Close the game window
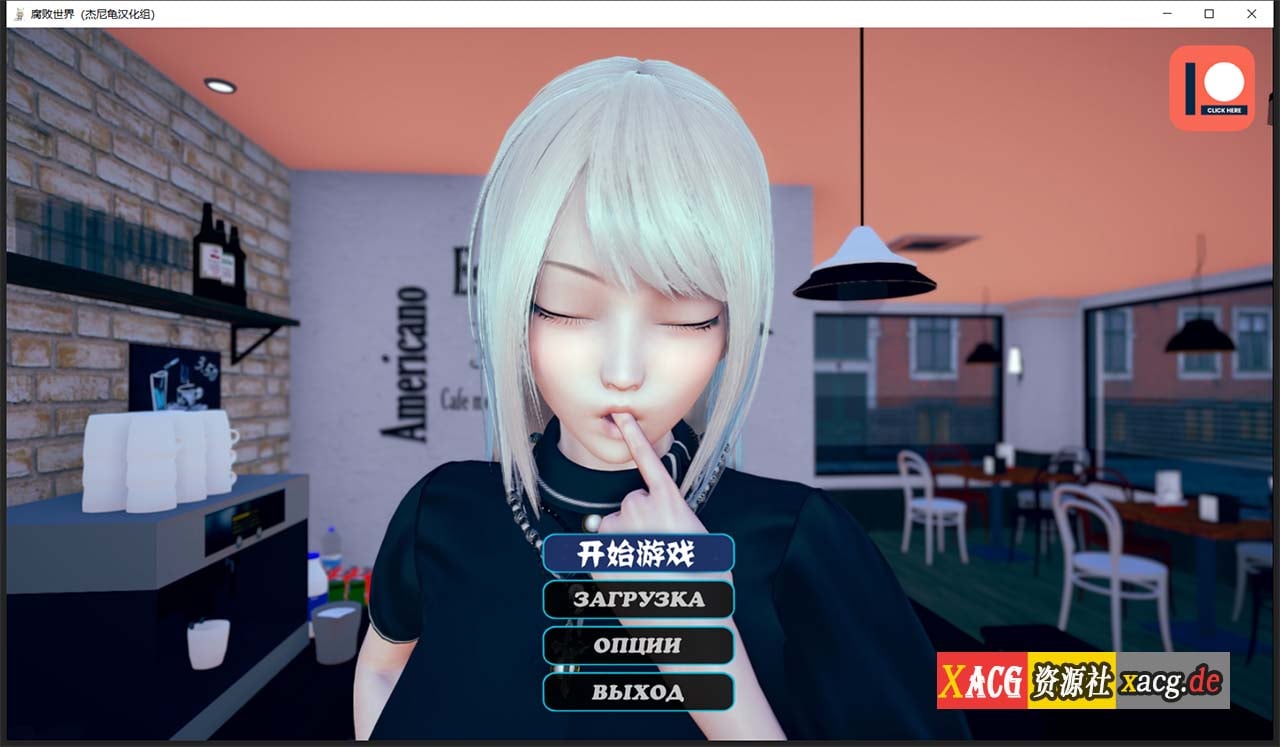 tap(1251, 14)
